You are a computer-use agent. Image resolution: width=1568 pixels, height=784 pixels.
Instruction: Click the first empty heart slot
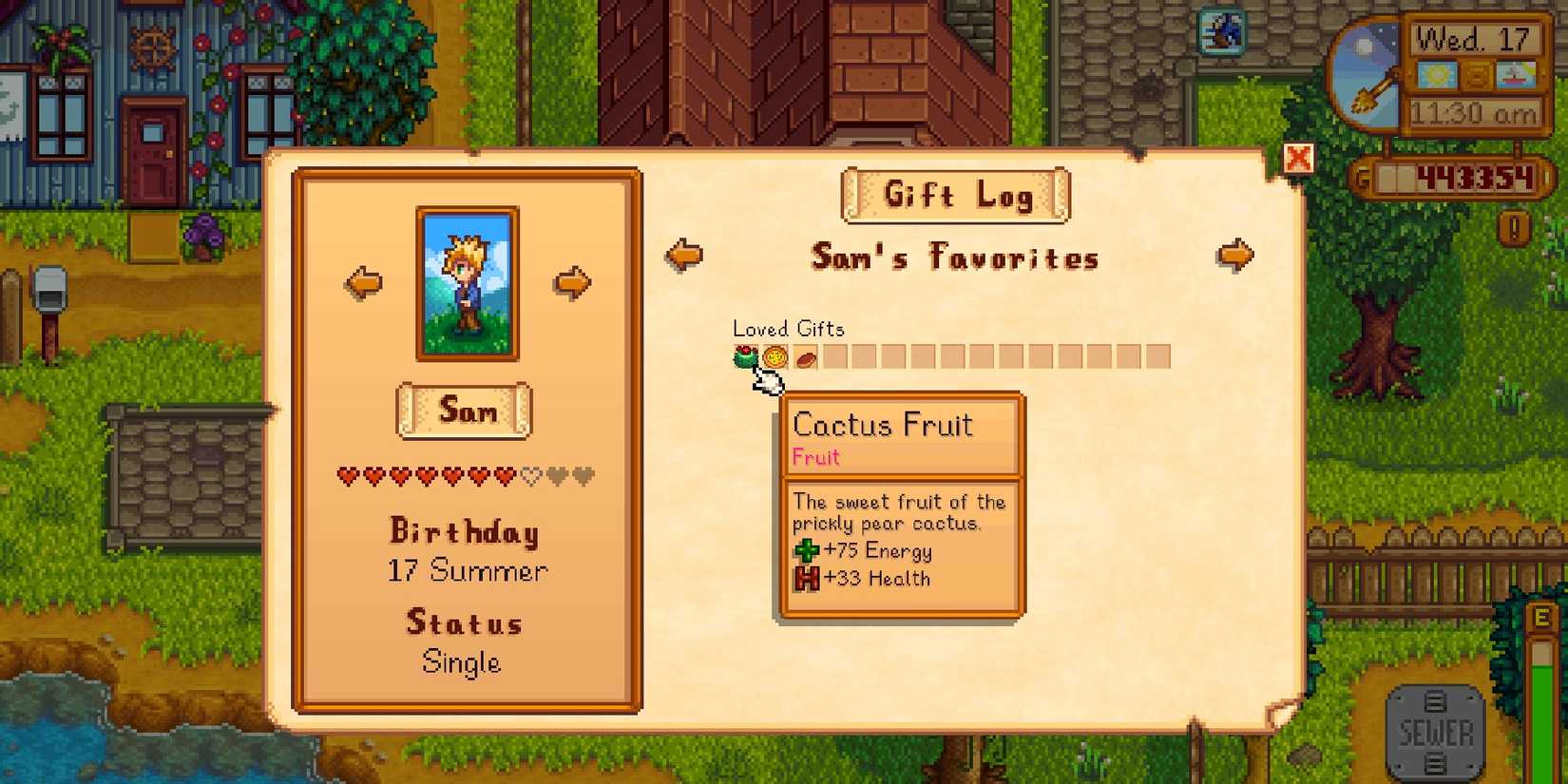pyautogui.click(x=530, y=476)
